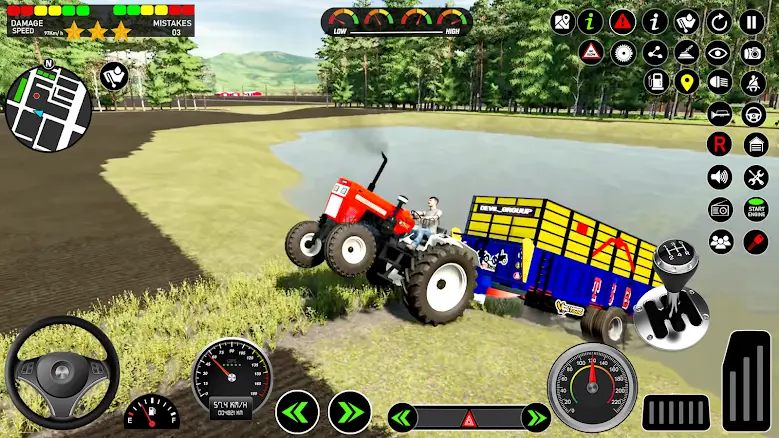Activate the red hazard warning triangle
779x438 pixels.
click(623, 20)
